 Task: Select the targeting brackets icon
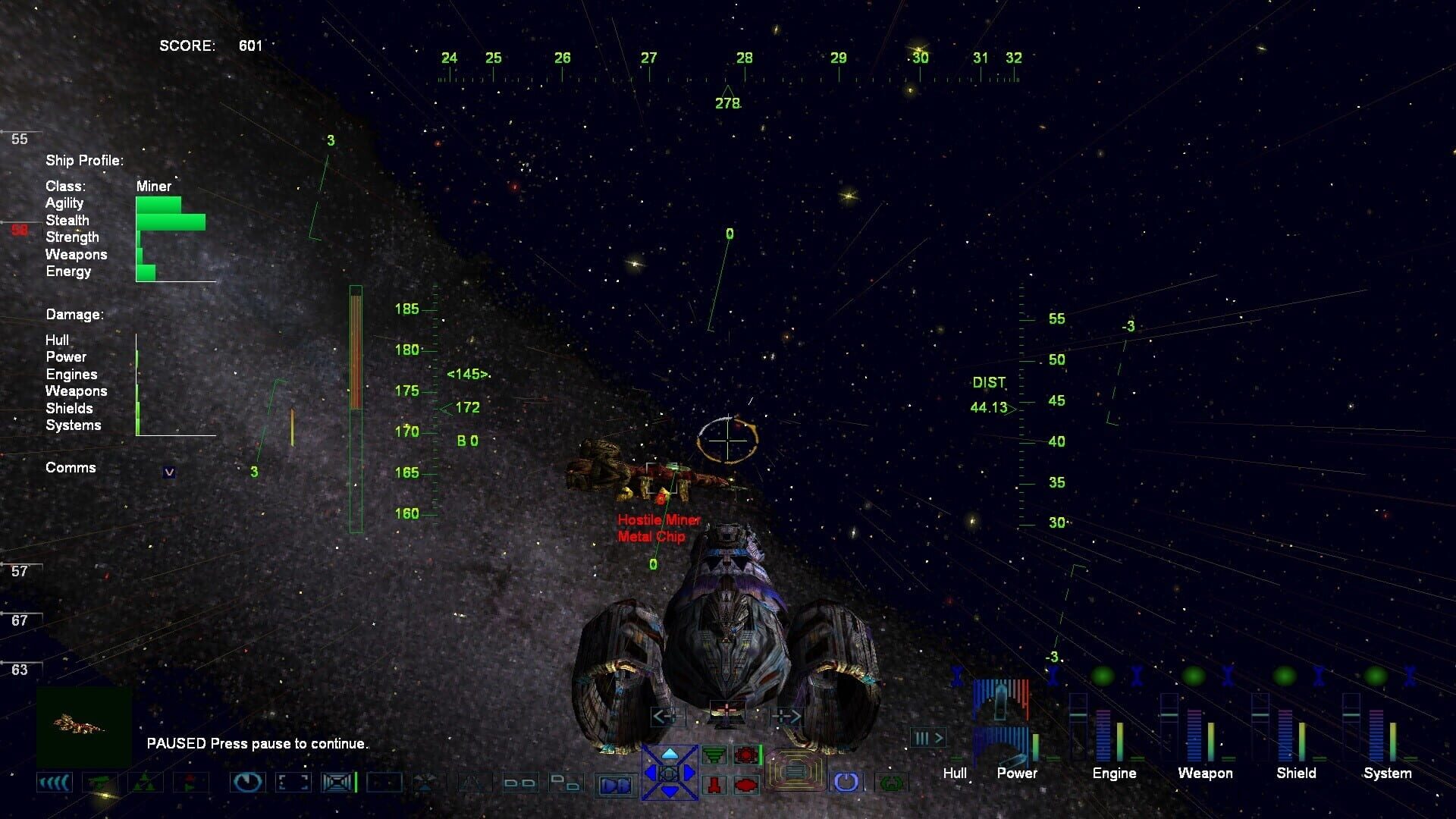[293, 781]
